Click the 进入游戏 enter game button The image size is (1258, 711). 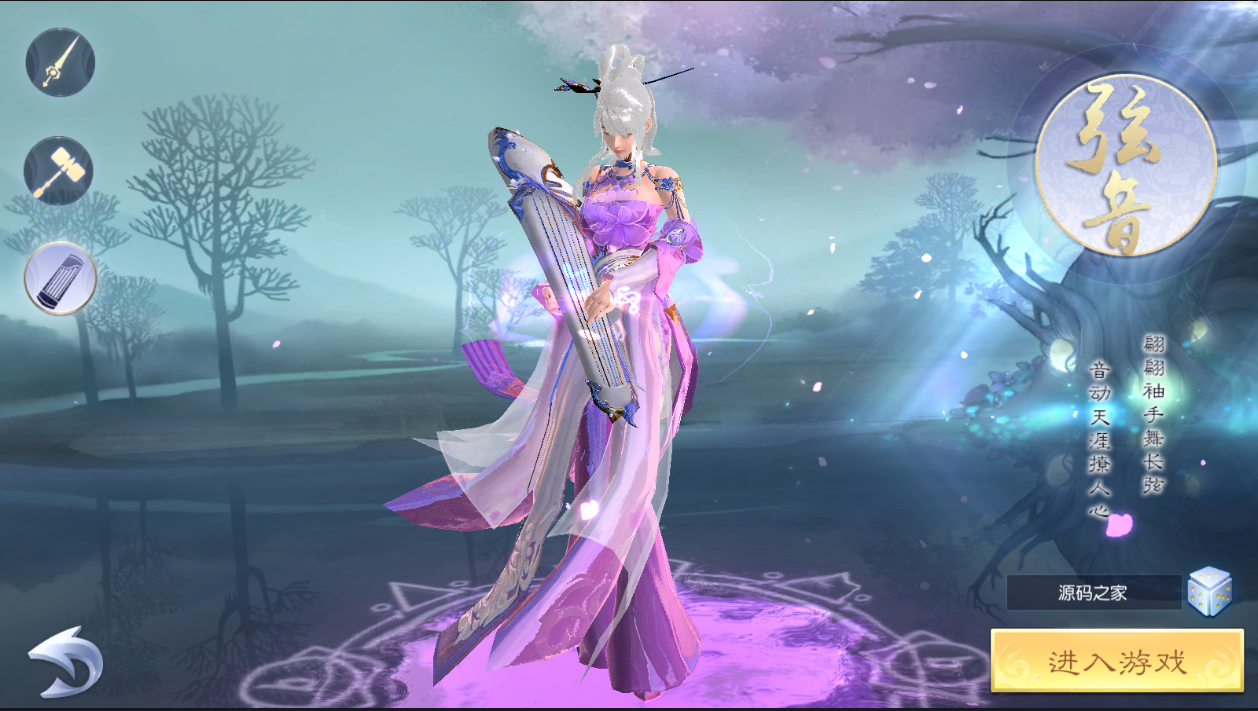pyautogui.click(x=1116, y=661)
